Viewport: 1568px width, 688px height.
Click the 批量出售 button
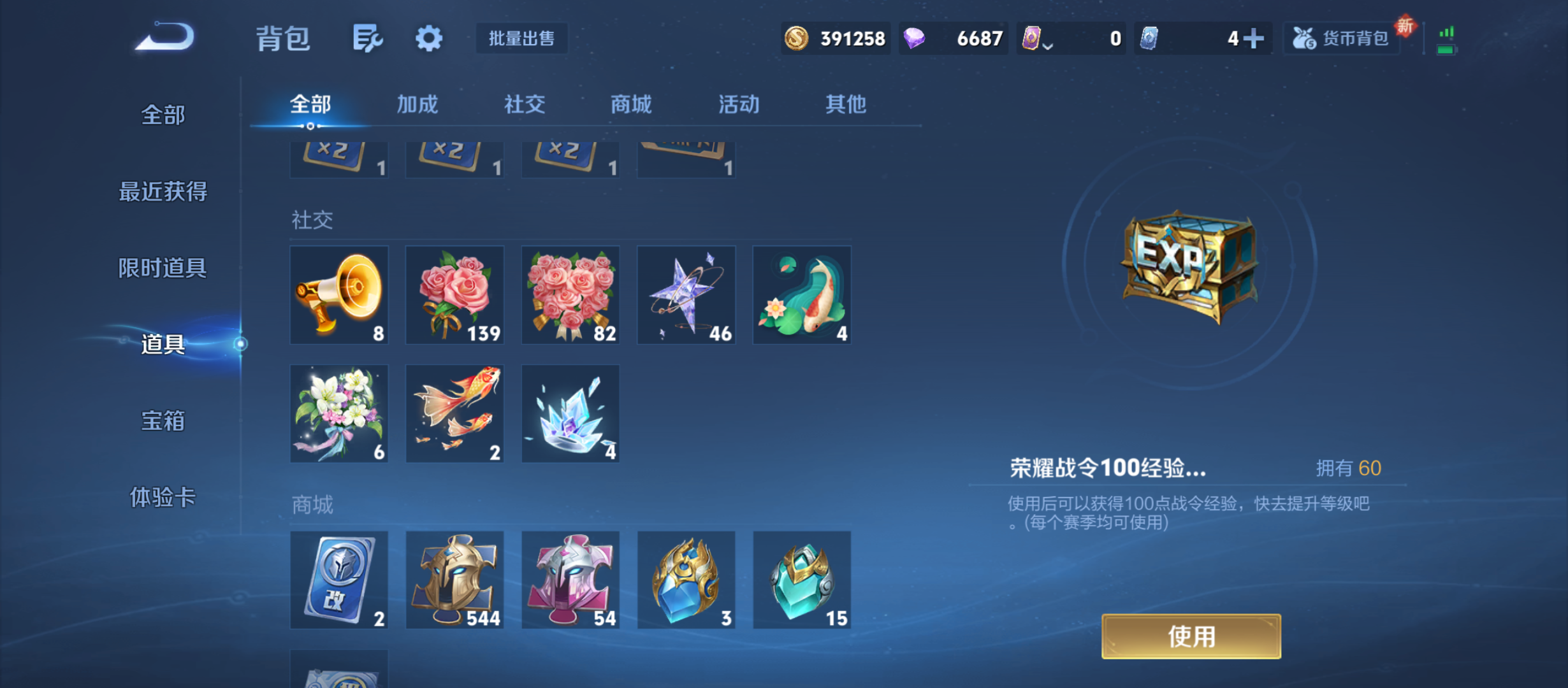[521, 38]
